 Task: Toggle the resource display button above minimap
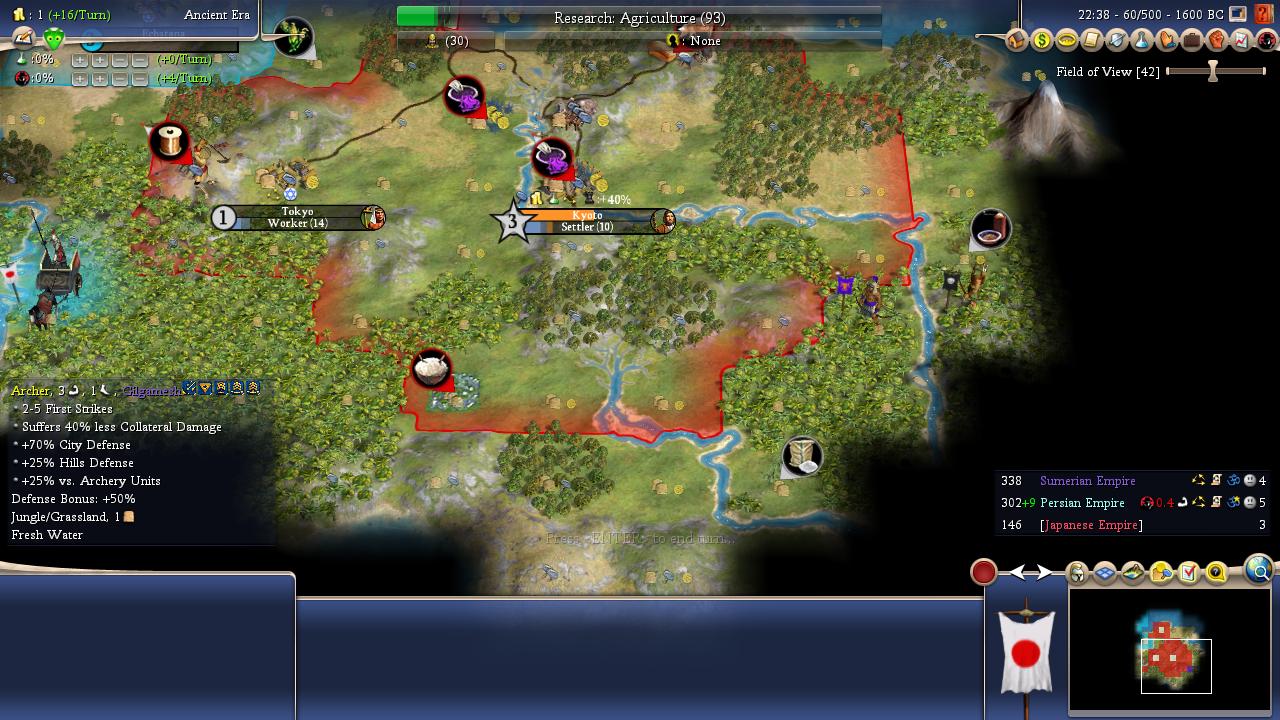tap(1161, 573)
